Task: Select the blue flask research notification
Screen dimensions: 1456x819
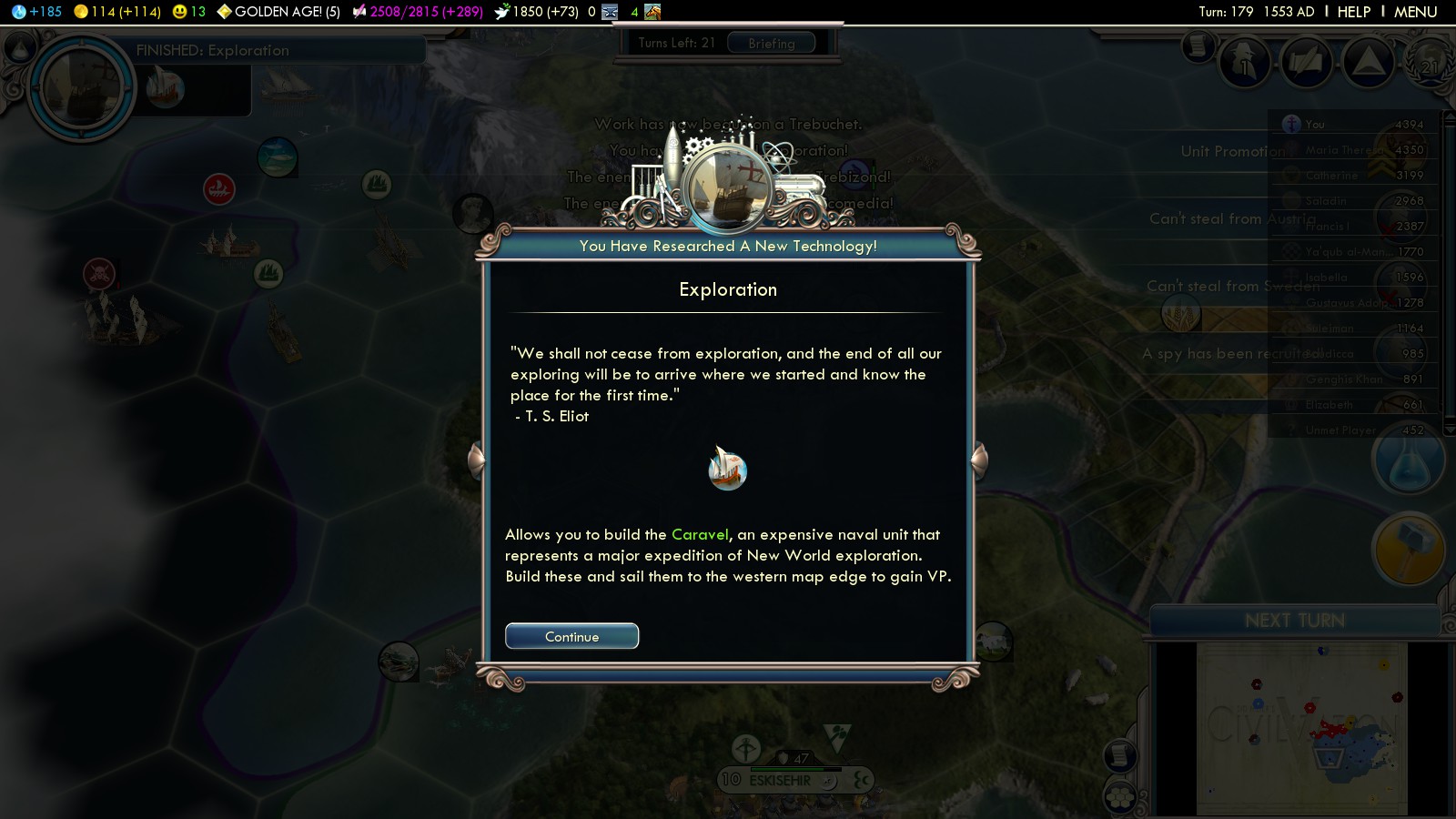Action: pyautogui.click(x=1408, y=461)
